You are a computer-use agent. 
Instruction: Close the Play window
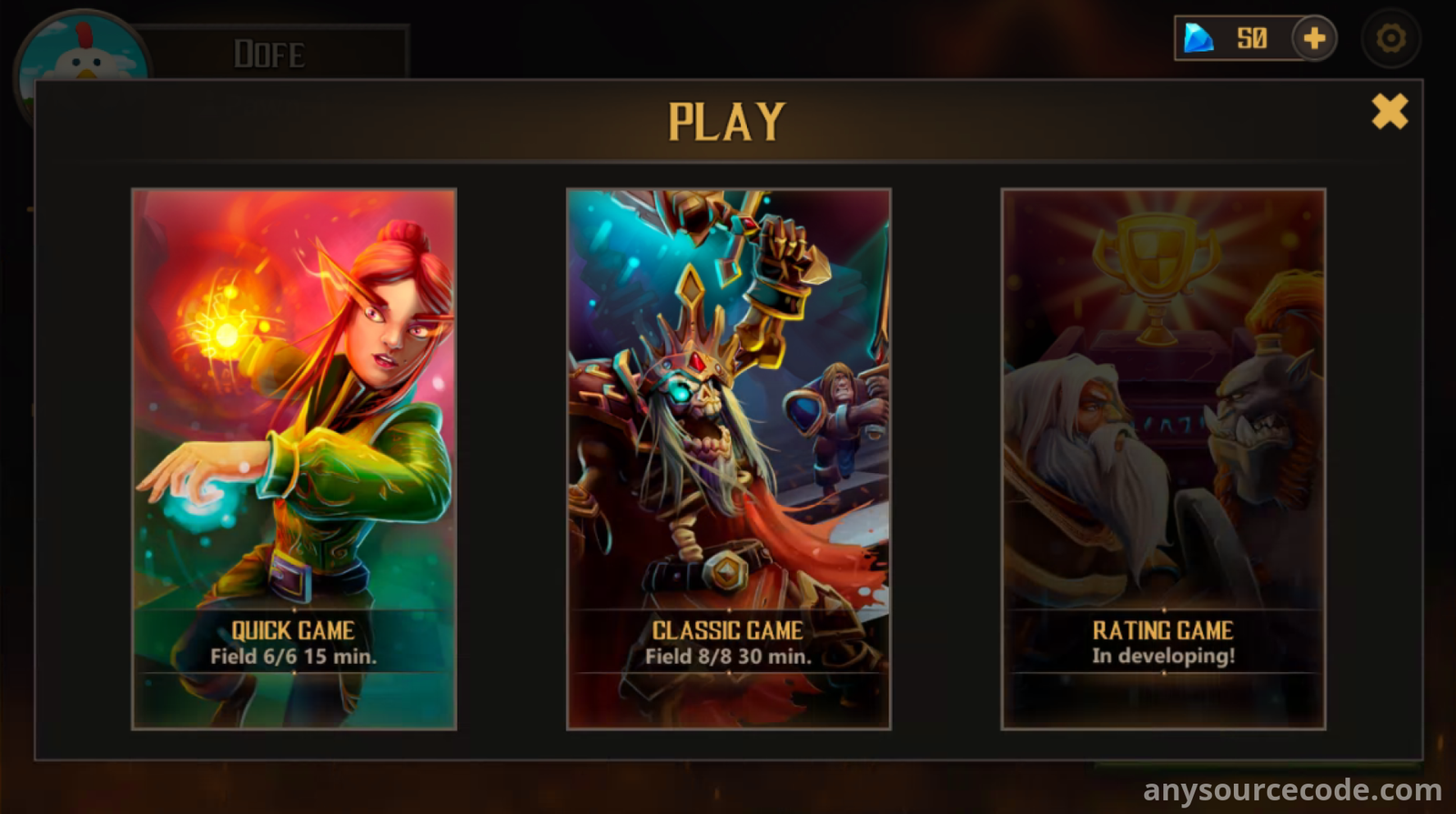point(1390,112)
